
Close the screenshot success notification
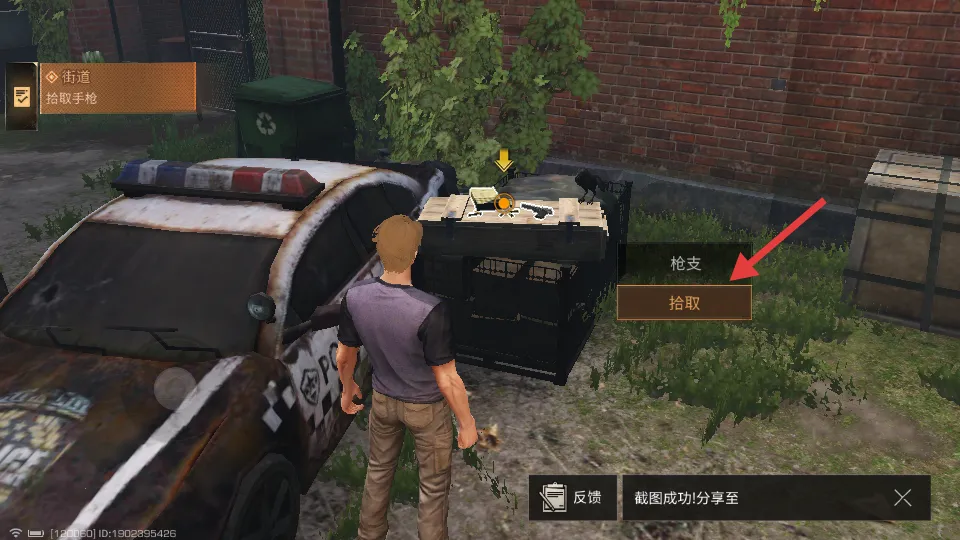pyautogui.click(x=902, y=497)
